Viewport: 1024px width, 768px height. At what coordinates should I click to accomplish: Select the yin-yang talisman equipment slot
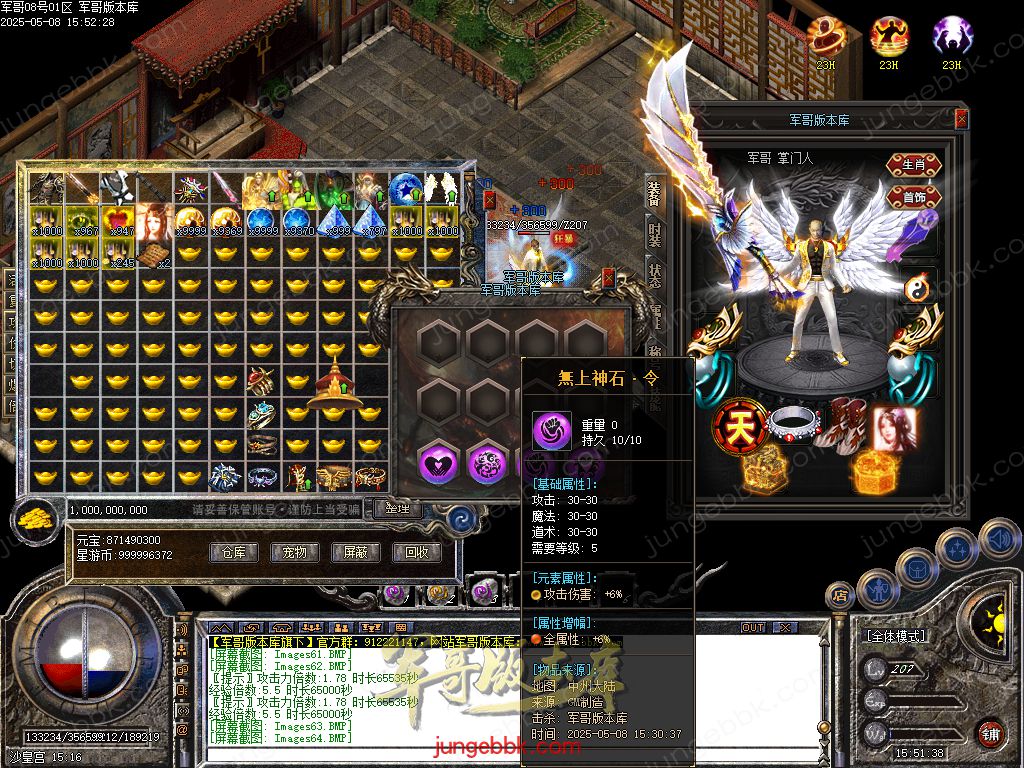pyautogui.click(x=919, y=288)
